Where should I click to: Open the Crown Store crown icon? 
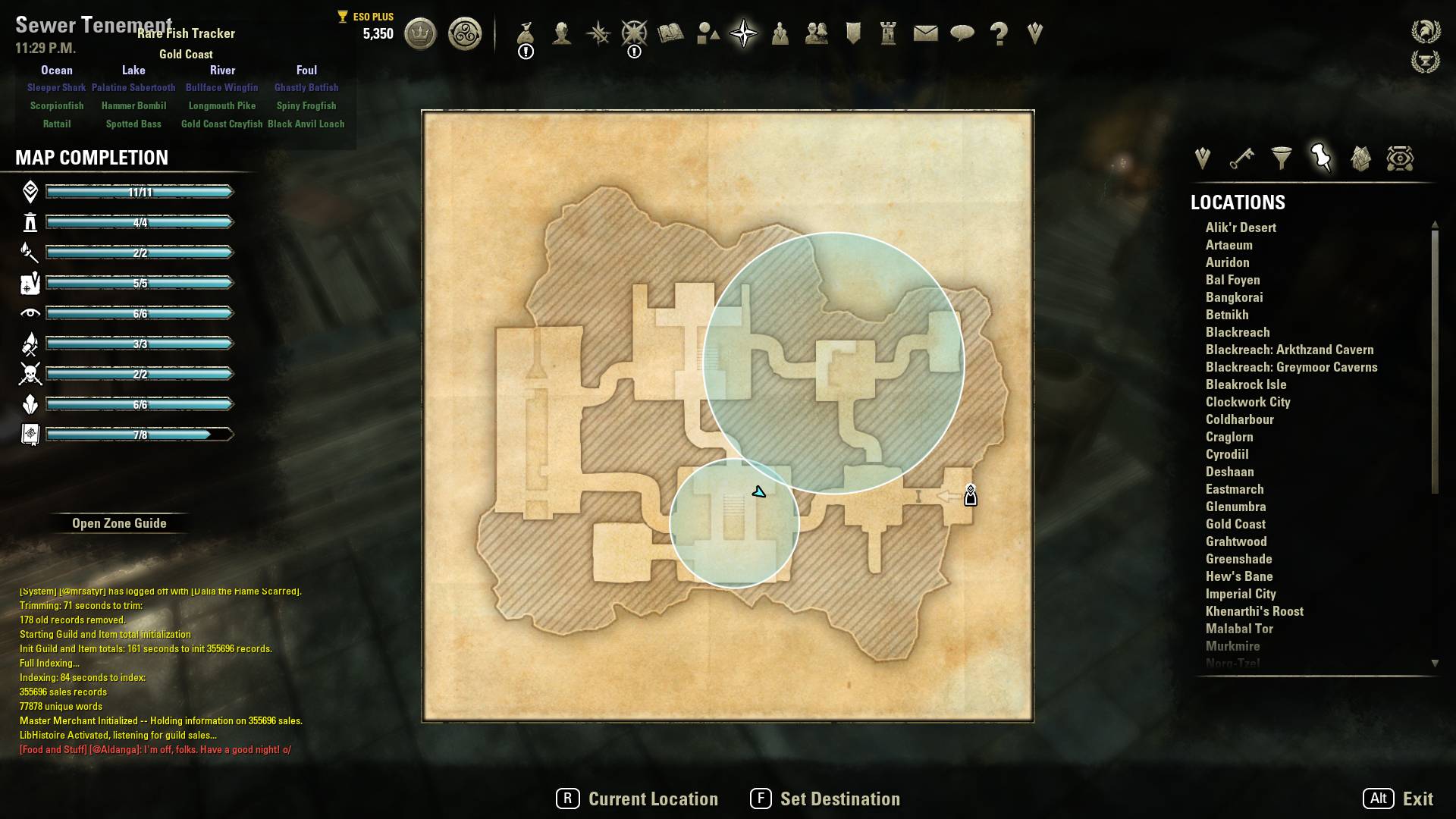click(420, 33)
